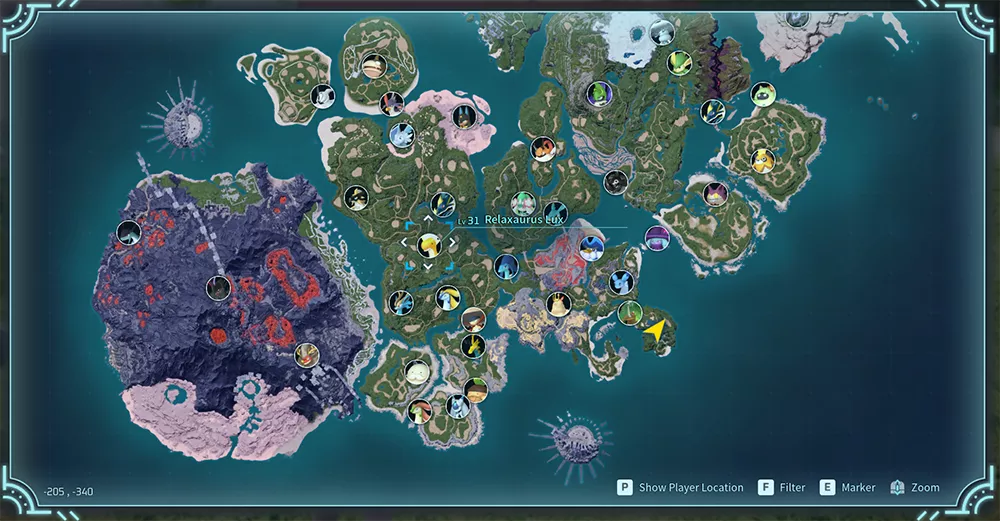Choose the boss marker in the volcano's center
1000x521 pixels.
pos(218,288)
